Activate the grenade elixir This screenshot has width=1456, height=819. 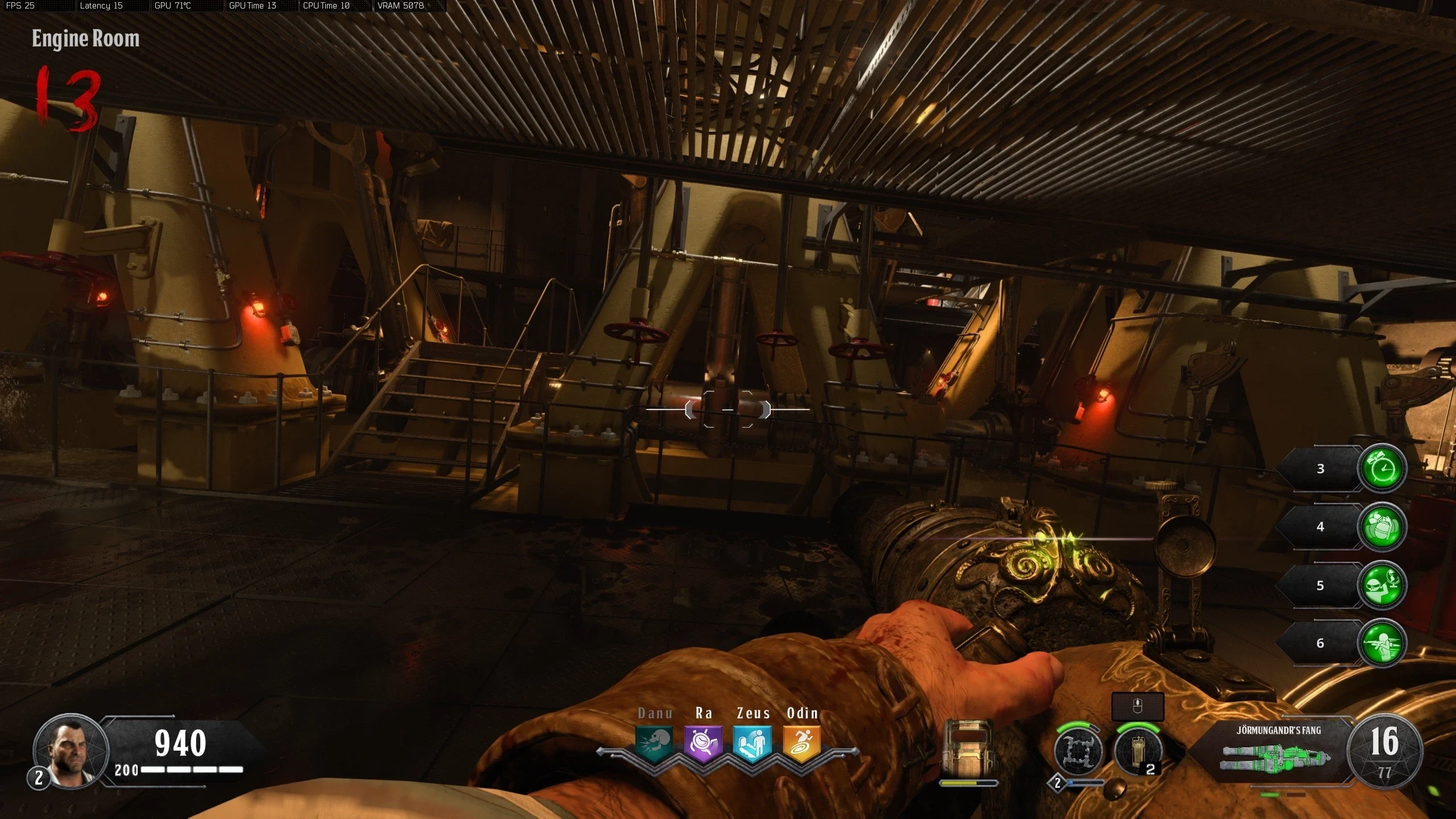pos(1381,527)
